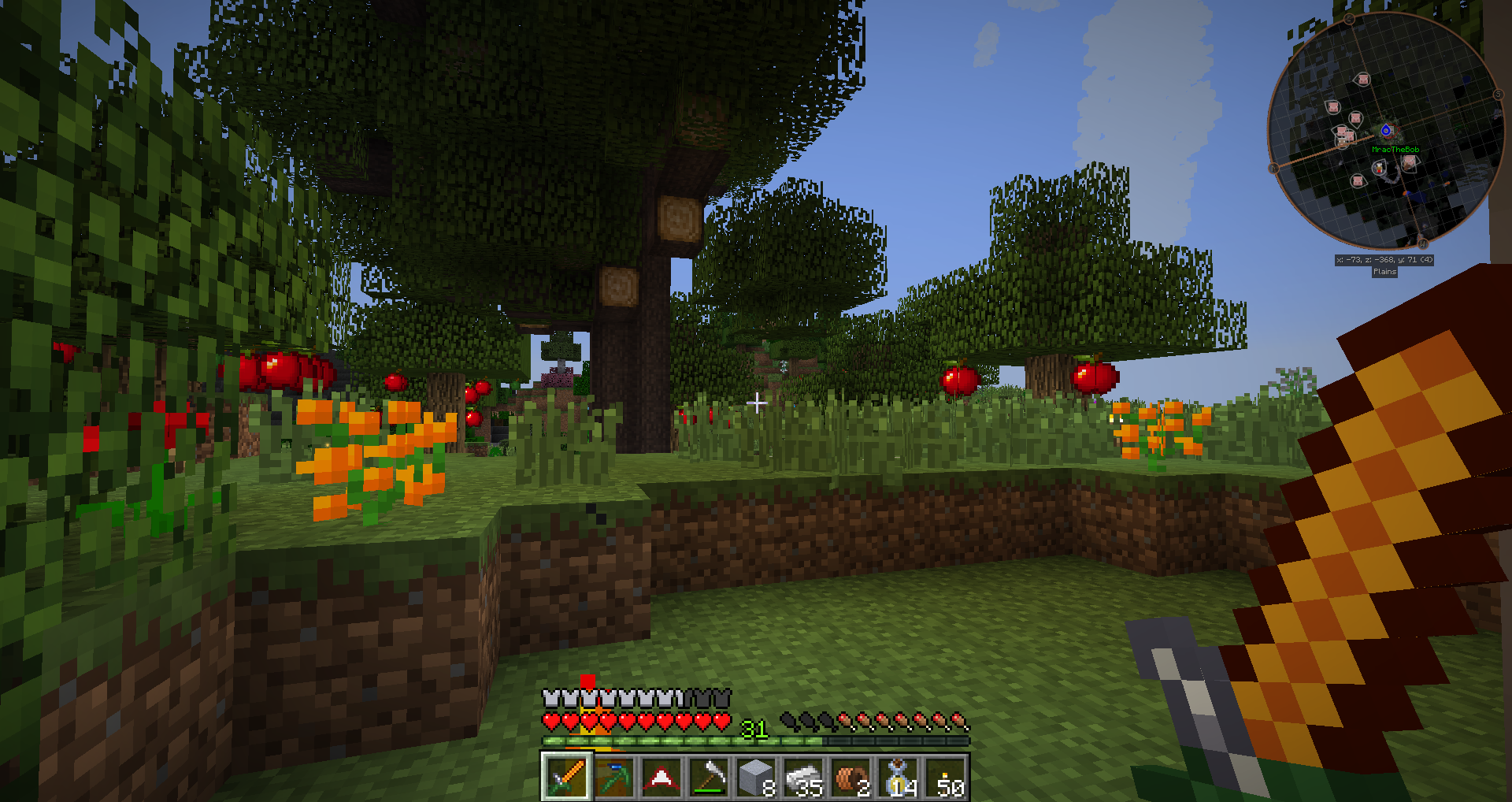This screenshot has width=1512, height=802.
Task: Pick the stone block stack of 8
Action: 757,777
